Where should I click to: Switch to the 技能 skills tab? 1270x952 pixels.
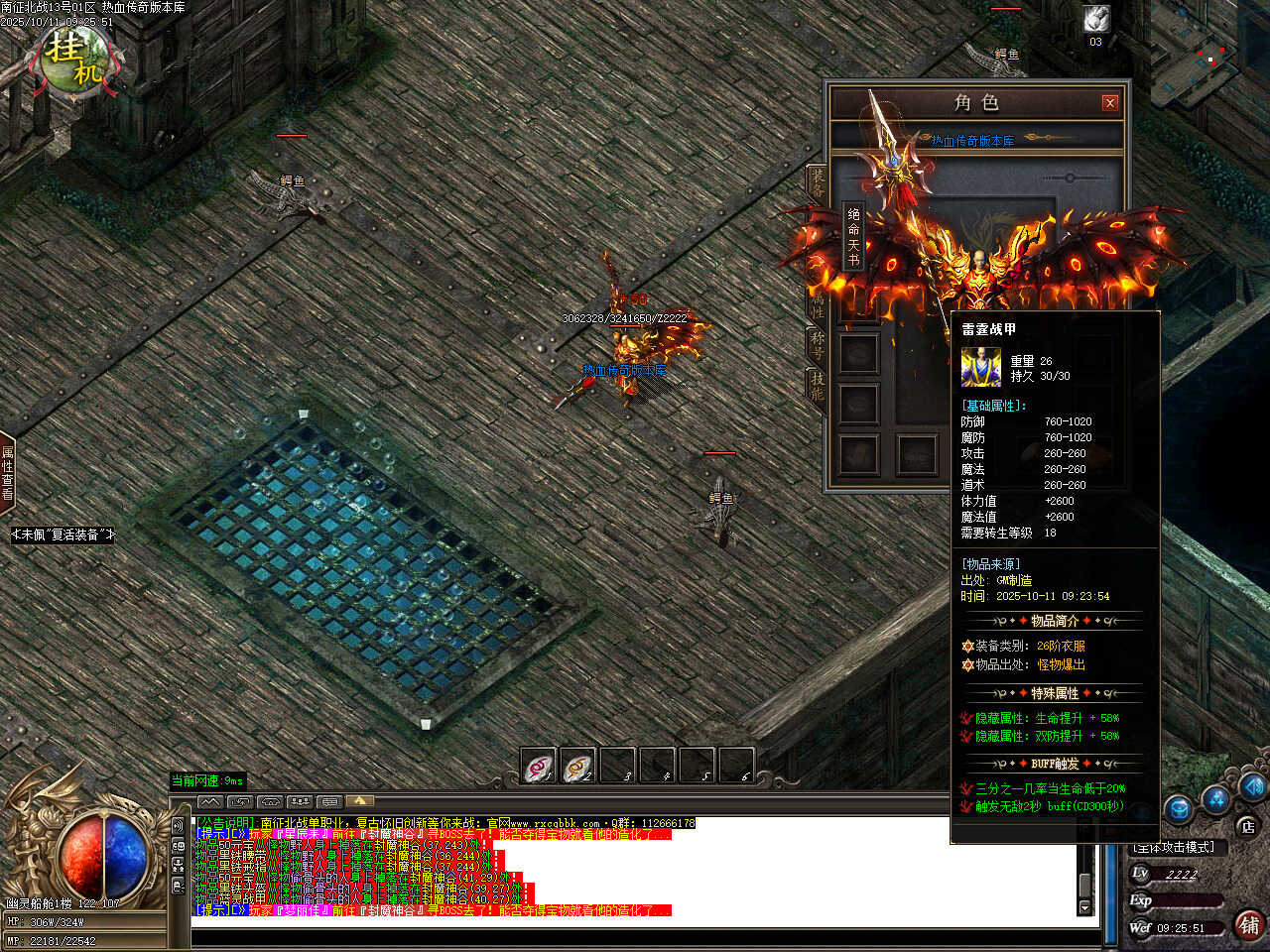(818, 386)
